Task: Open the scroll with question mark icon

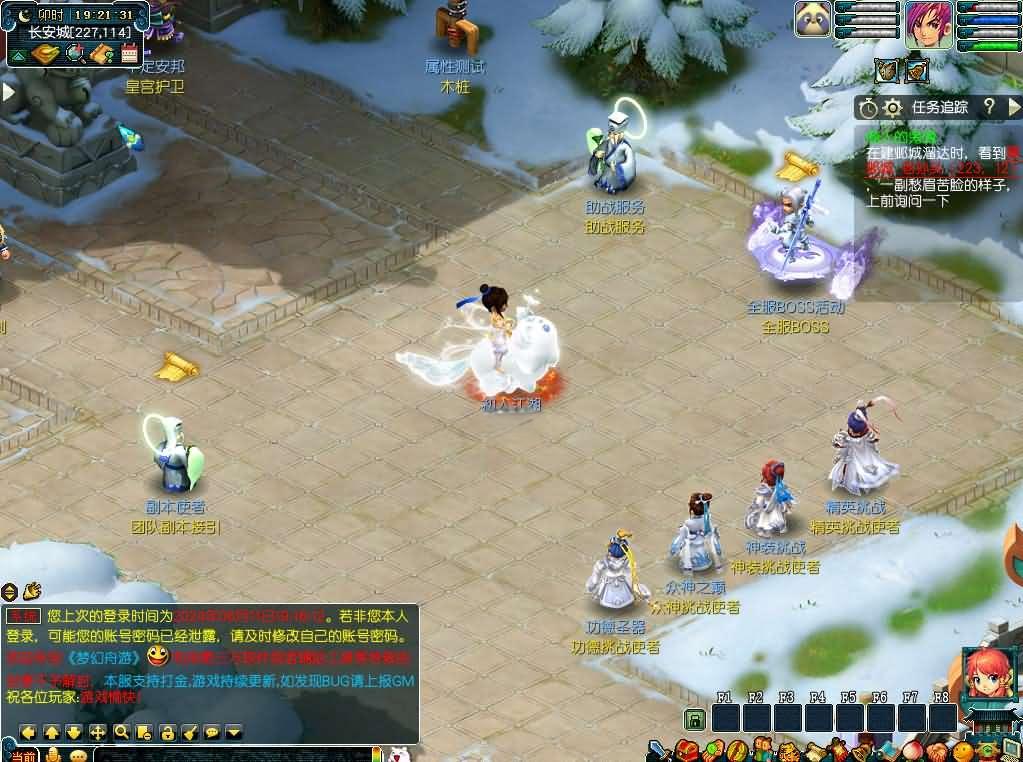Action: point(101,54)
